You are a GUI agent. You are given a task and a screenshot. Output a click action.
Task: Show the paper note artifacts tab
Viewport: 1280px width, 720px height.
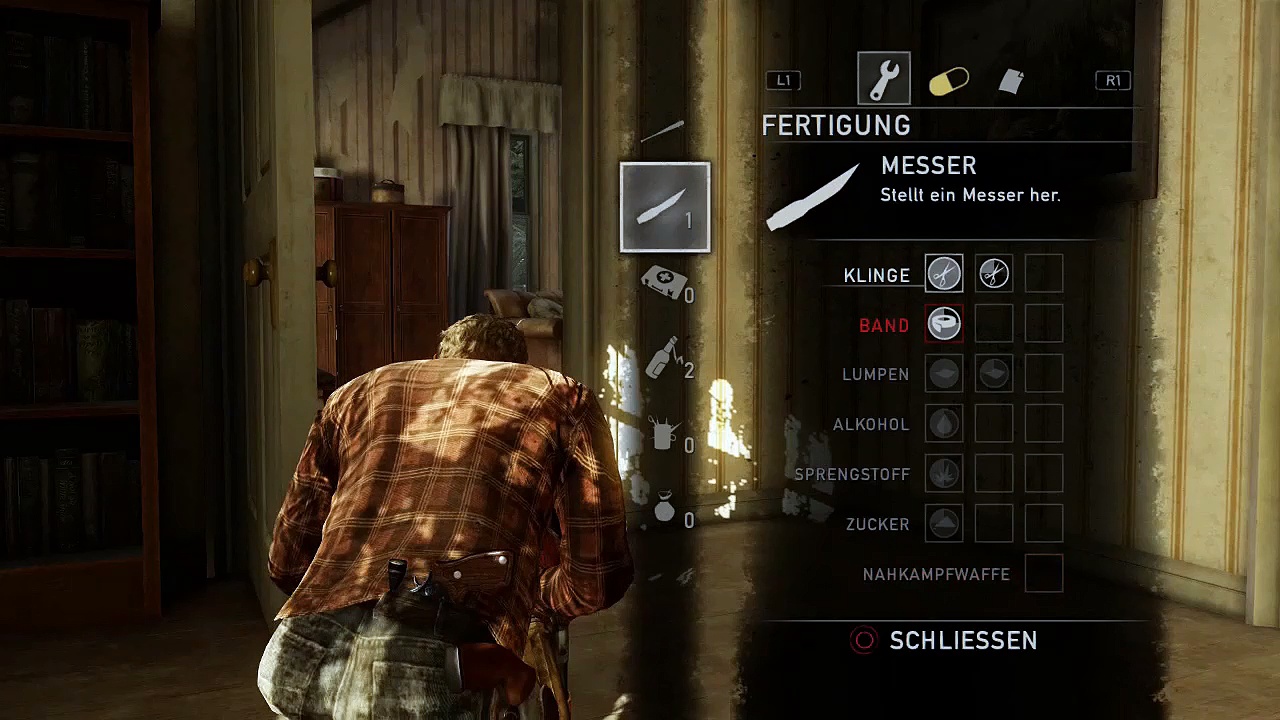tap(1011, 81)
